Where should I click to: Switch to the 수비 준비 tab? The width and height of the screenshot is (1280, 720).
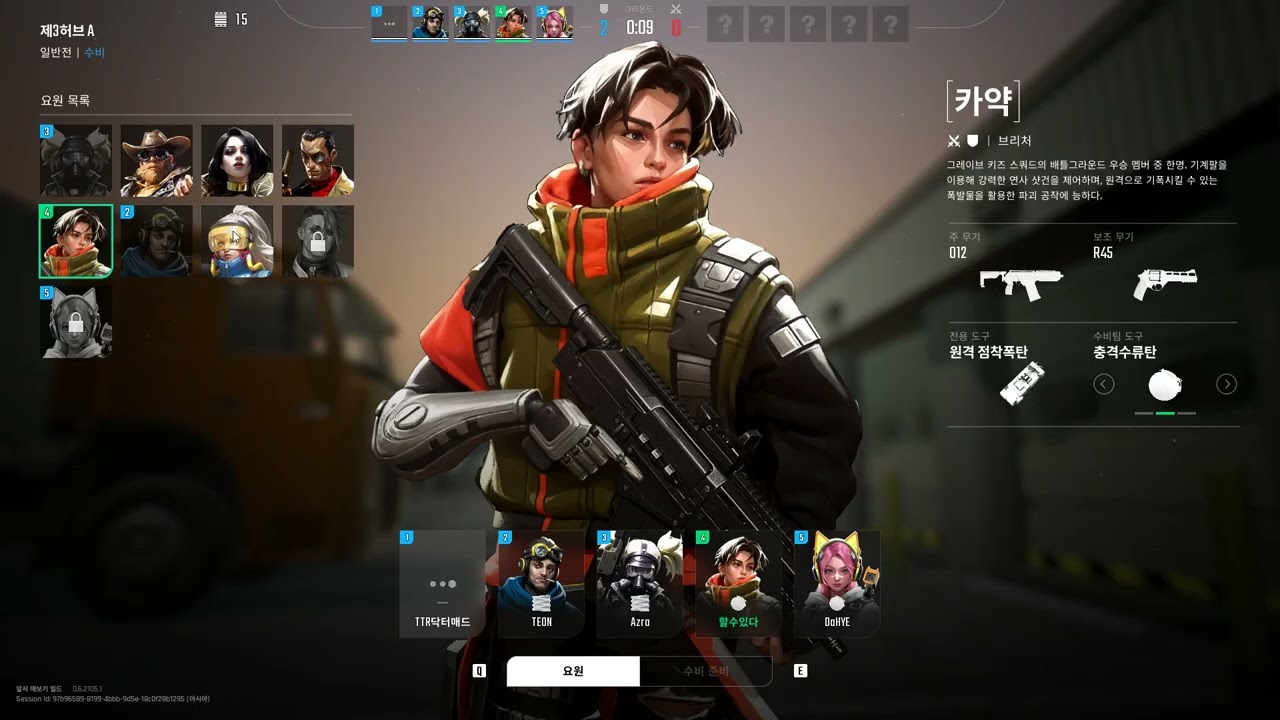point(705,671)
